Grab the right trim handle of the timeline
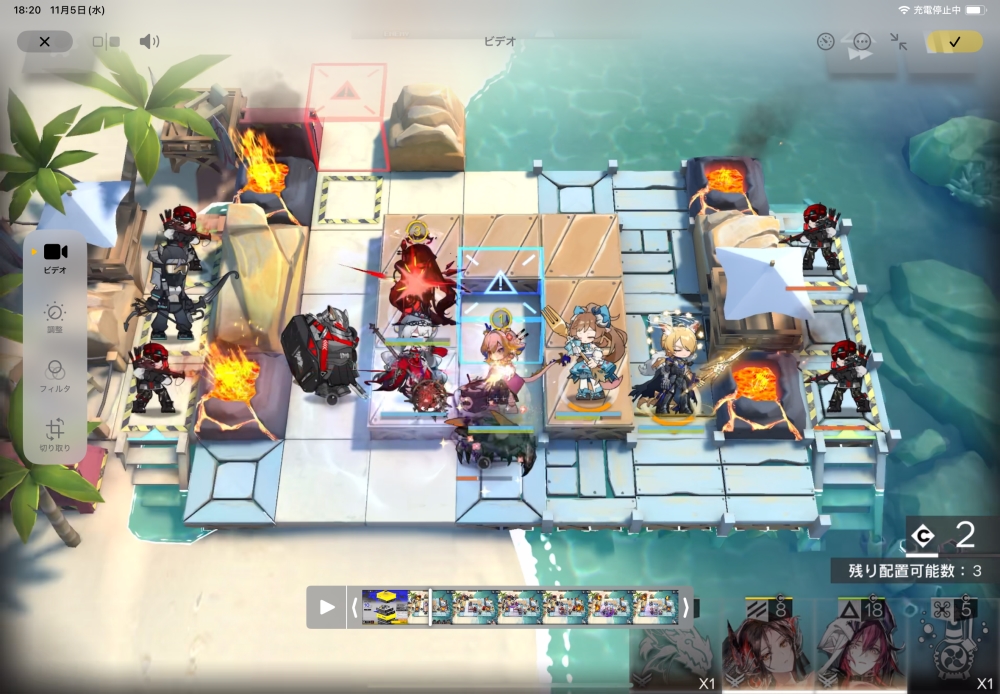 (686, 607)
